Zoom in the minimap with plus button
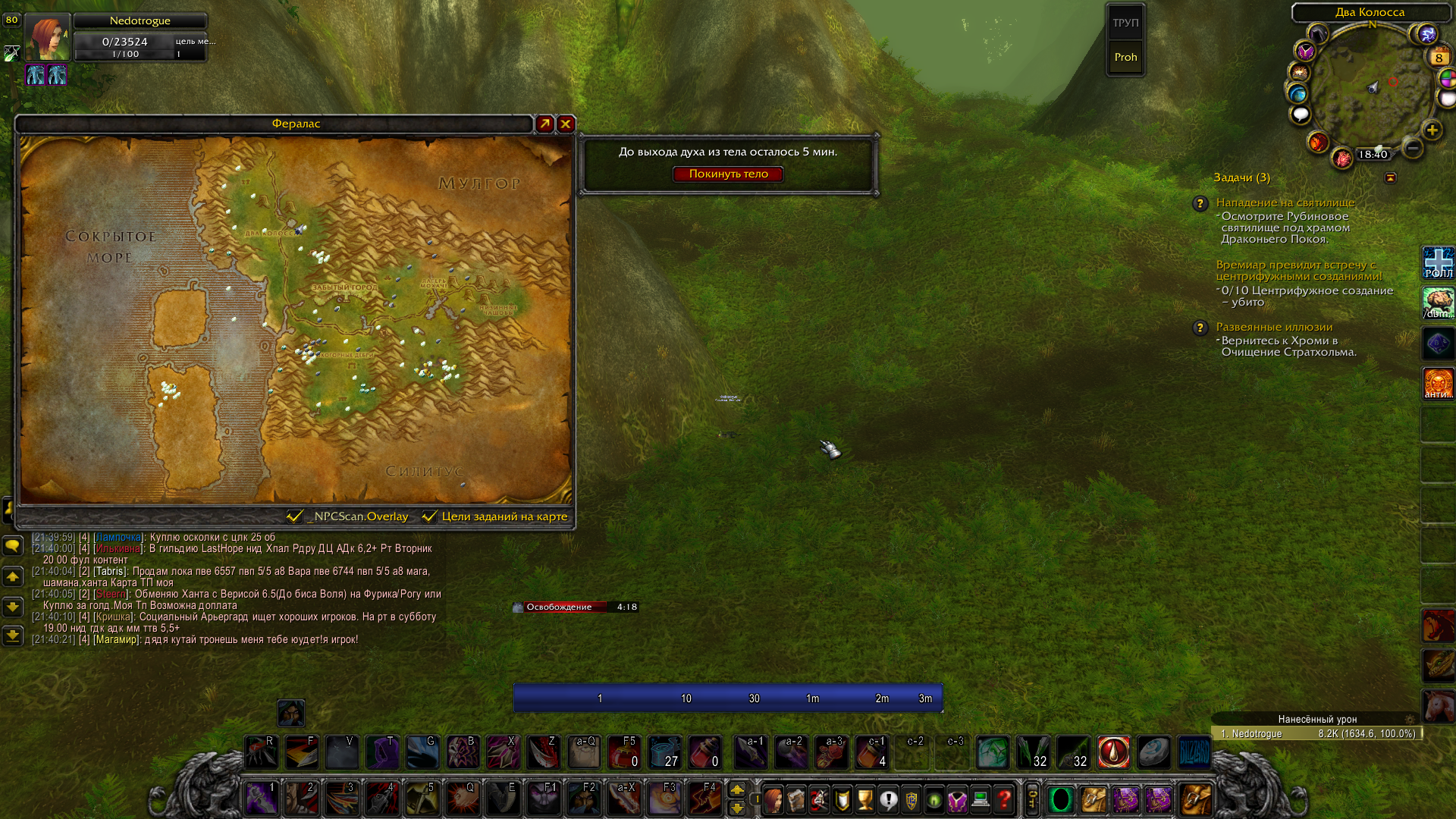The image size is (1456, 819). click(x=1432, y=130)
